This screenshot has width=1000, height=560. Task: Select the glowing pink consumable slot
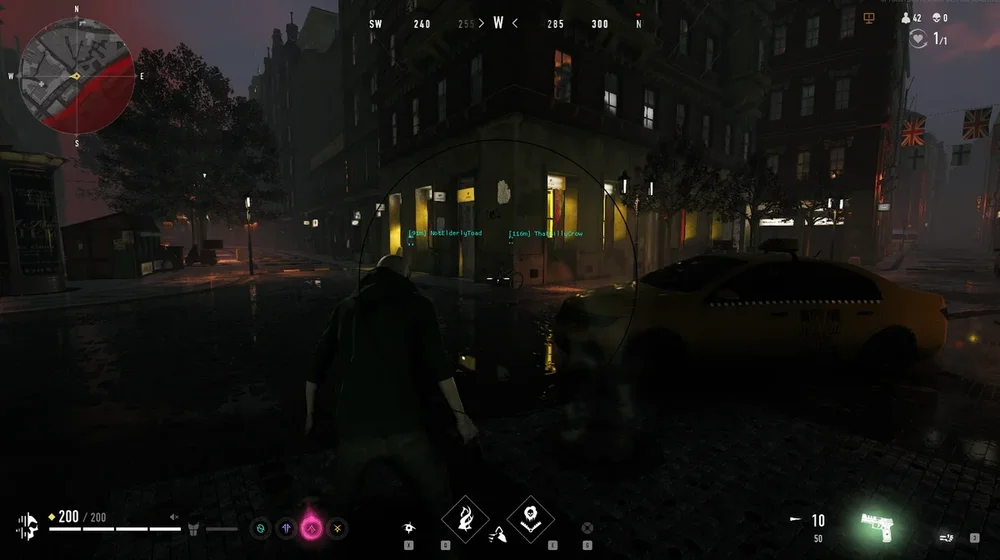click(x=312, y=526)
